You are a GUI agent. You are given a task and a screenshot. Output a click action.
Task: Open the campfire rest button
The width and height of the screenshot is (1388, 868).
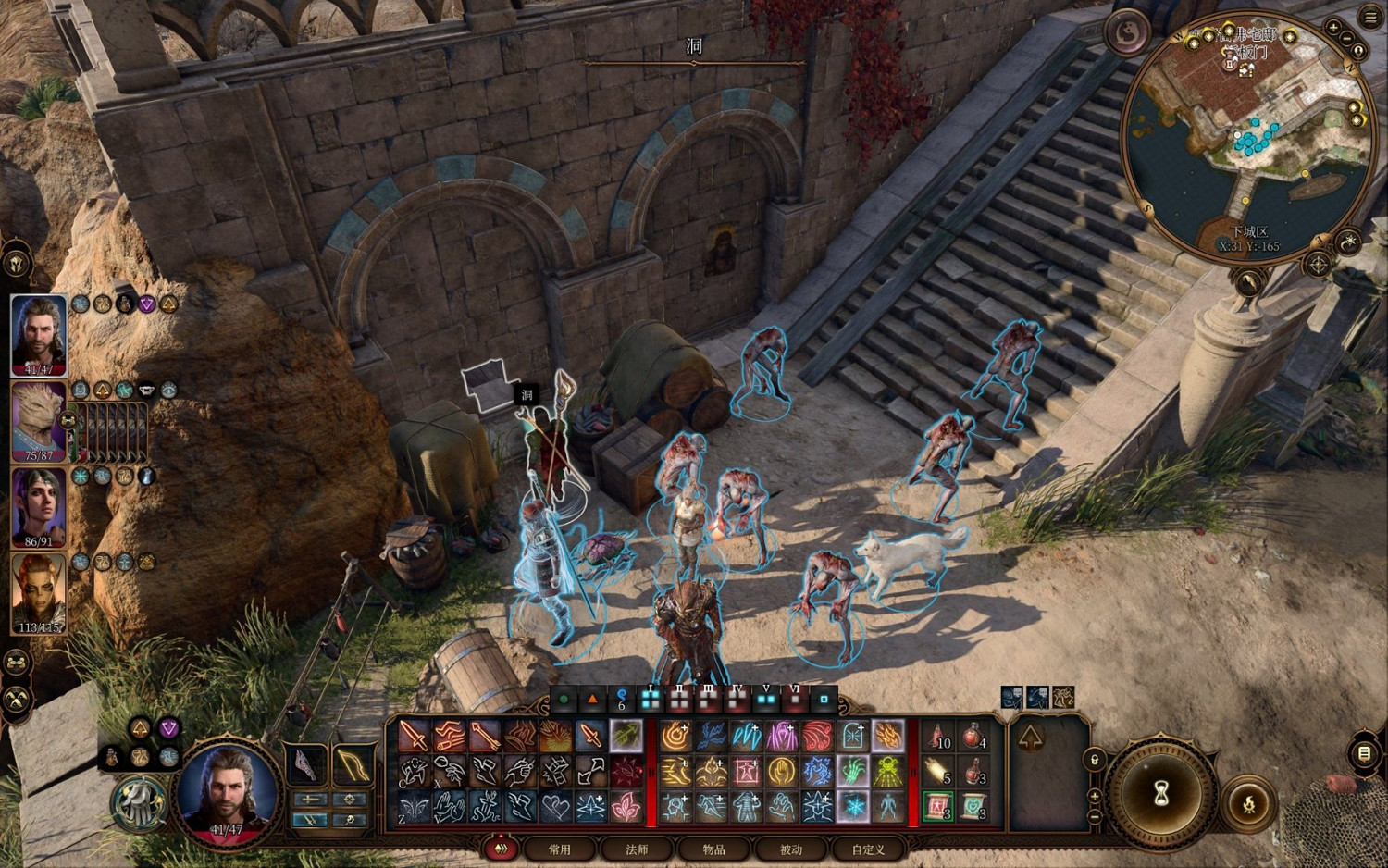point(1249,801)
